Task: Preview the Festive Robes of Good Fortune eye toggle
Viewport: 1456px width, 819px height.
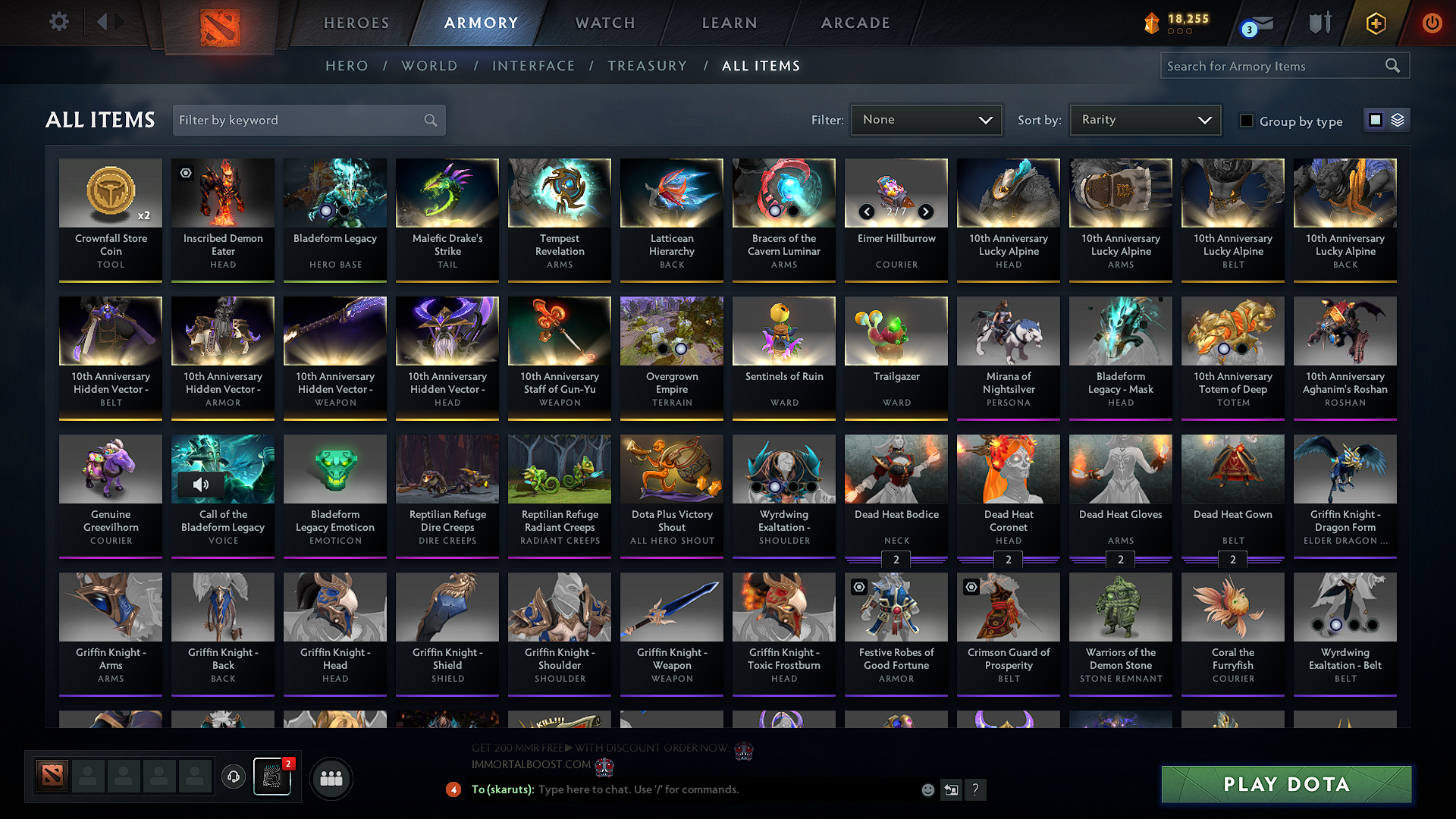Action: pyautogui.click(x=859, y=587)
